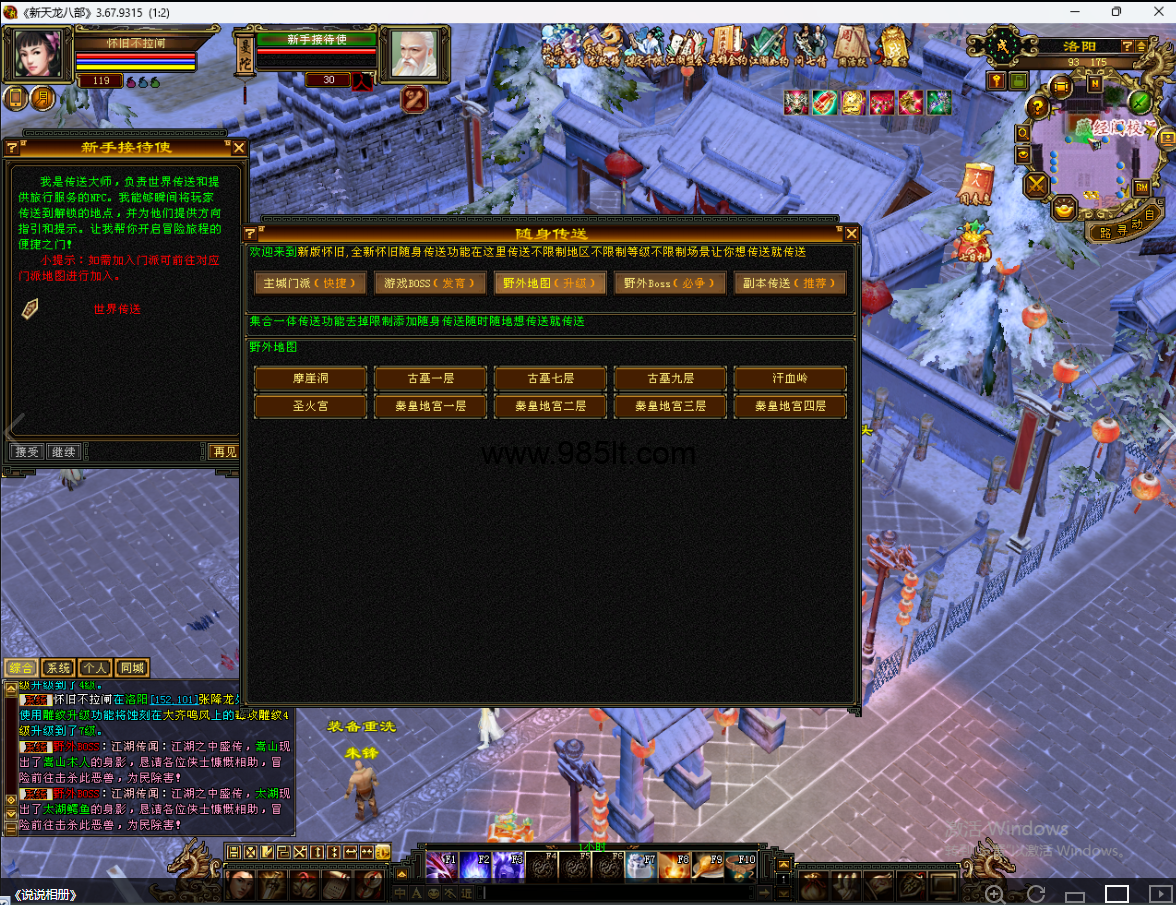
Task: Open the 同城 chat tab
Action: click(x=131, y=668)
